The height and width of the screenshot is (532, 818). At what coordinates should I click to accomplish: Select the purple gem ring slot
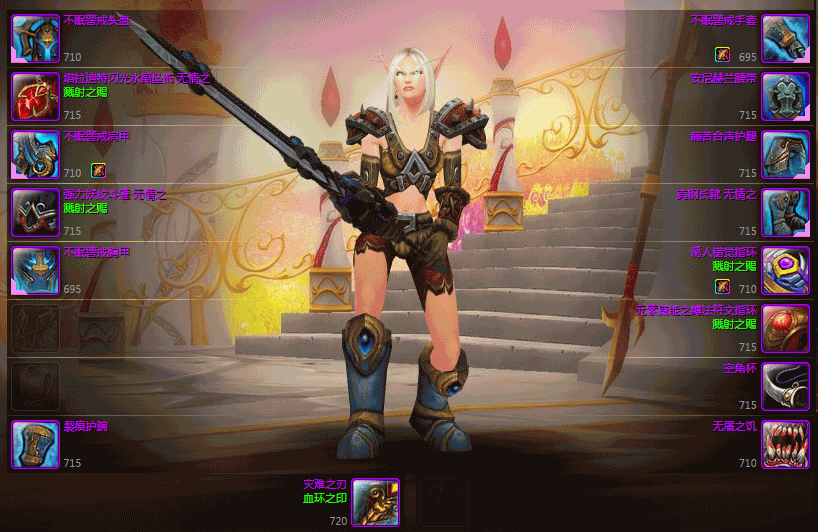tap(785, 270)
